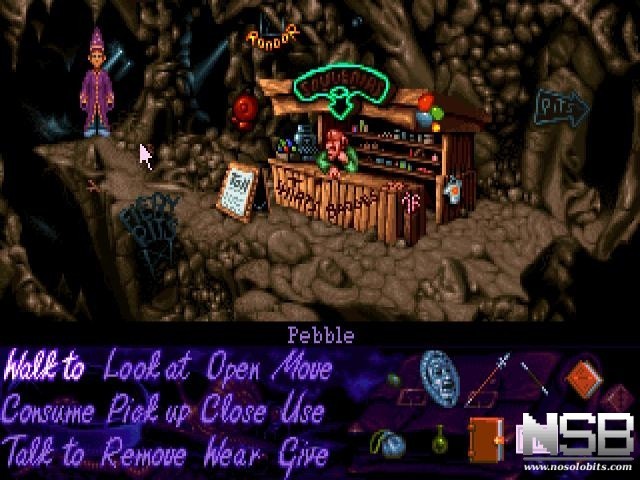Viewport: 640px width, 480px height.
Task: Choose the 'Consume' verb
Action: pyautogui.click(x=48, y=411)
